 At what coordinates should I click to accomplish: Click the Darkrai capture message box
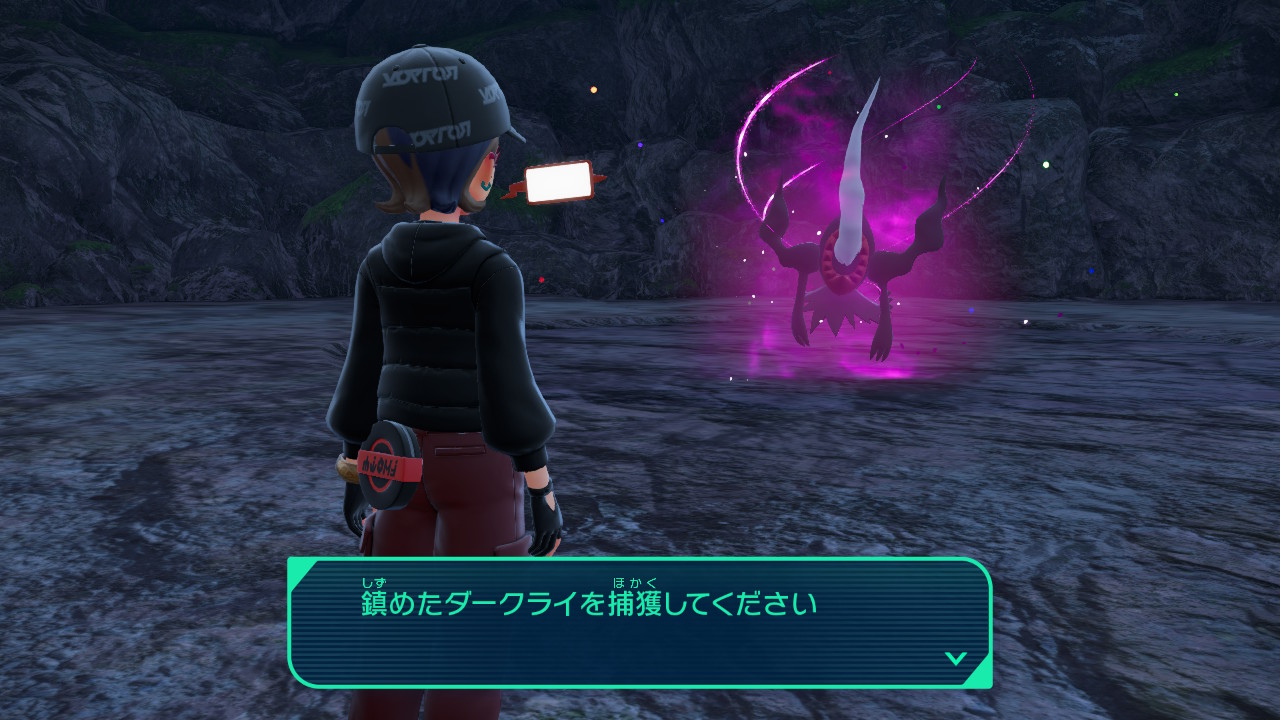click(x=640, y=622)
